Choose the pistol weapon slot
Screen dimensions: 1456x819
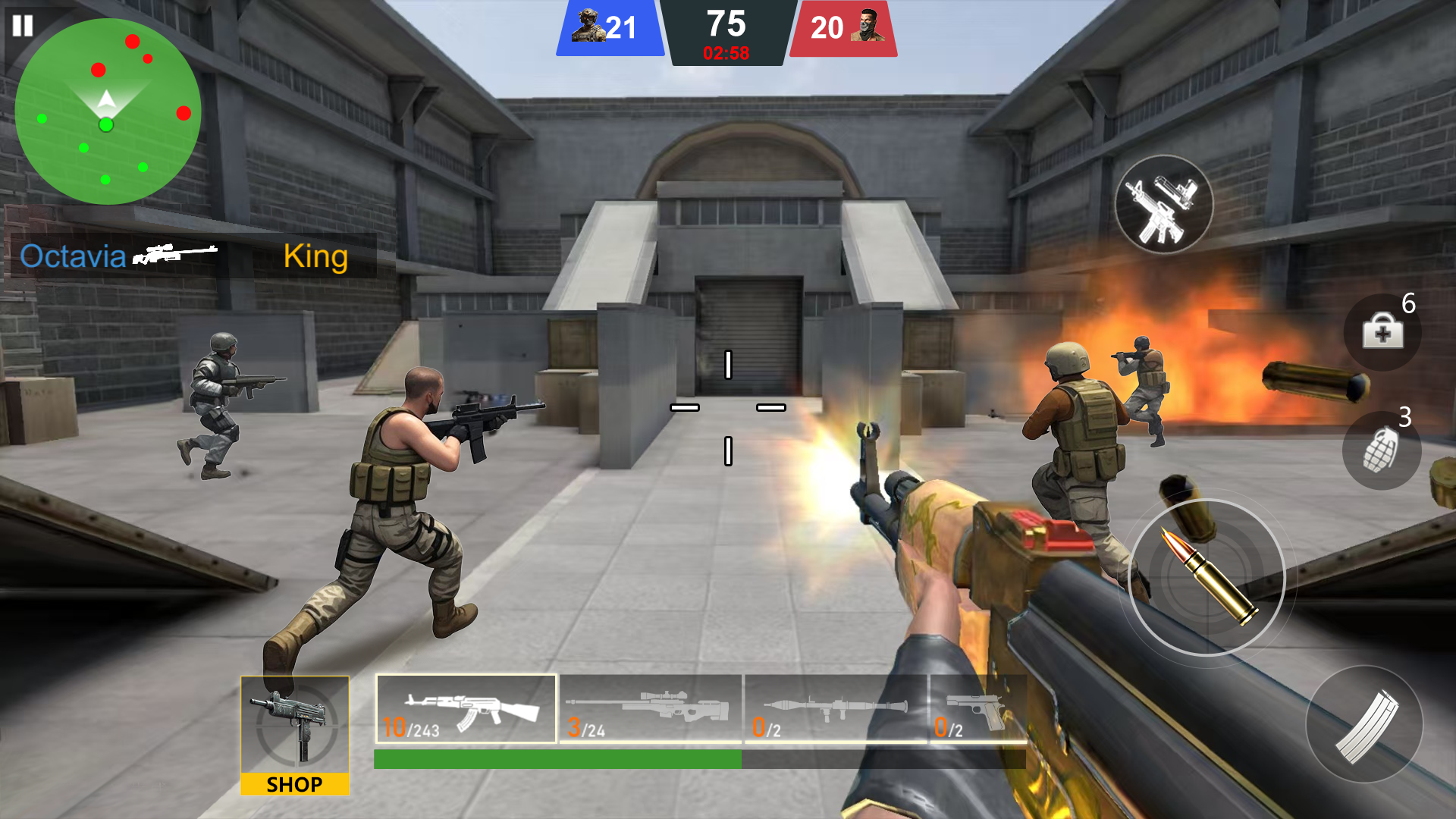coord(977,709)
